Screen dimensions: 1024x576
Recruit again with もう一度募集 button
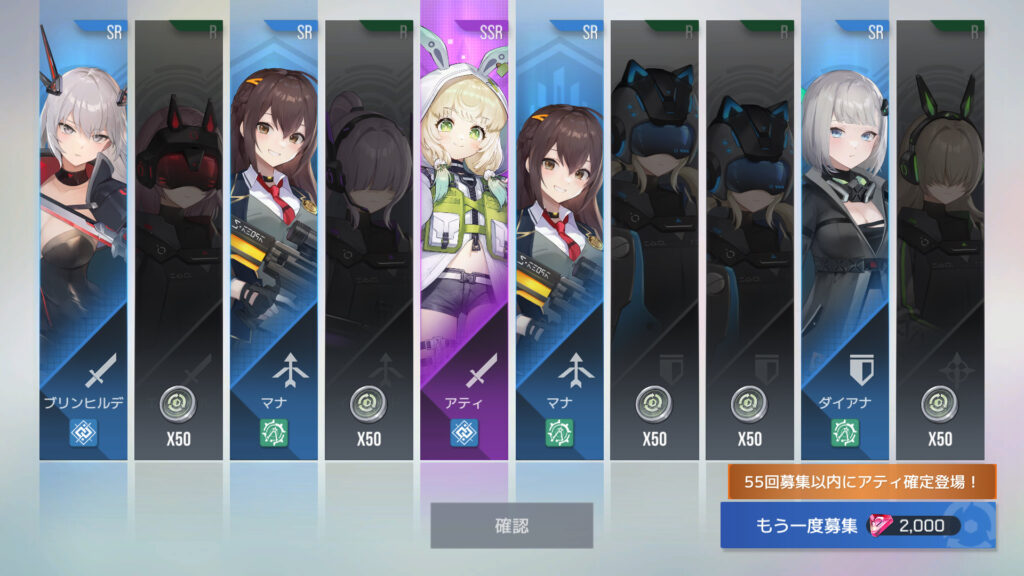tap(857, 526)
